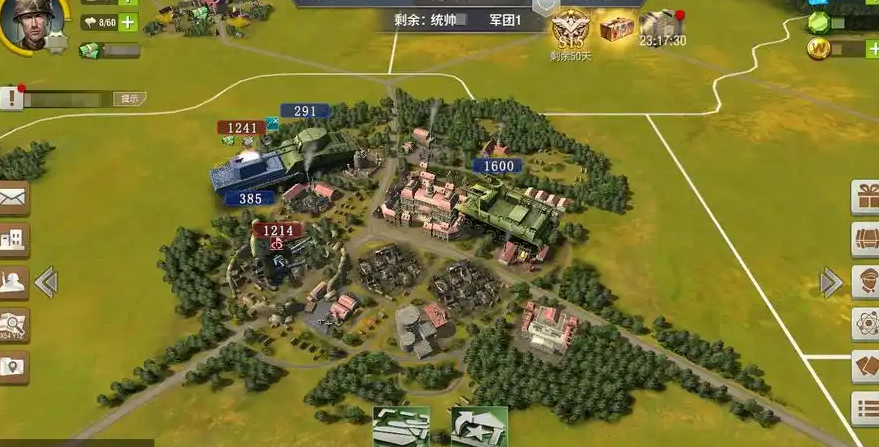The image size is (879, 447).
Task: Open the commander avatar profile
Action: click(x=30, y=22)
